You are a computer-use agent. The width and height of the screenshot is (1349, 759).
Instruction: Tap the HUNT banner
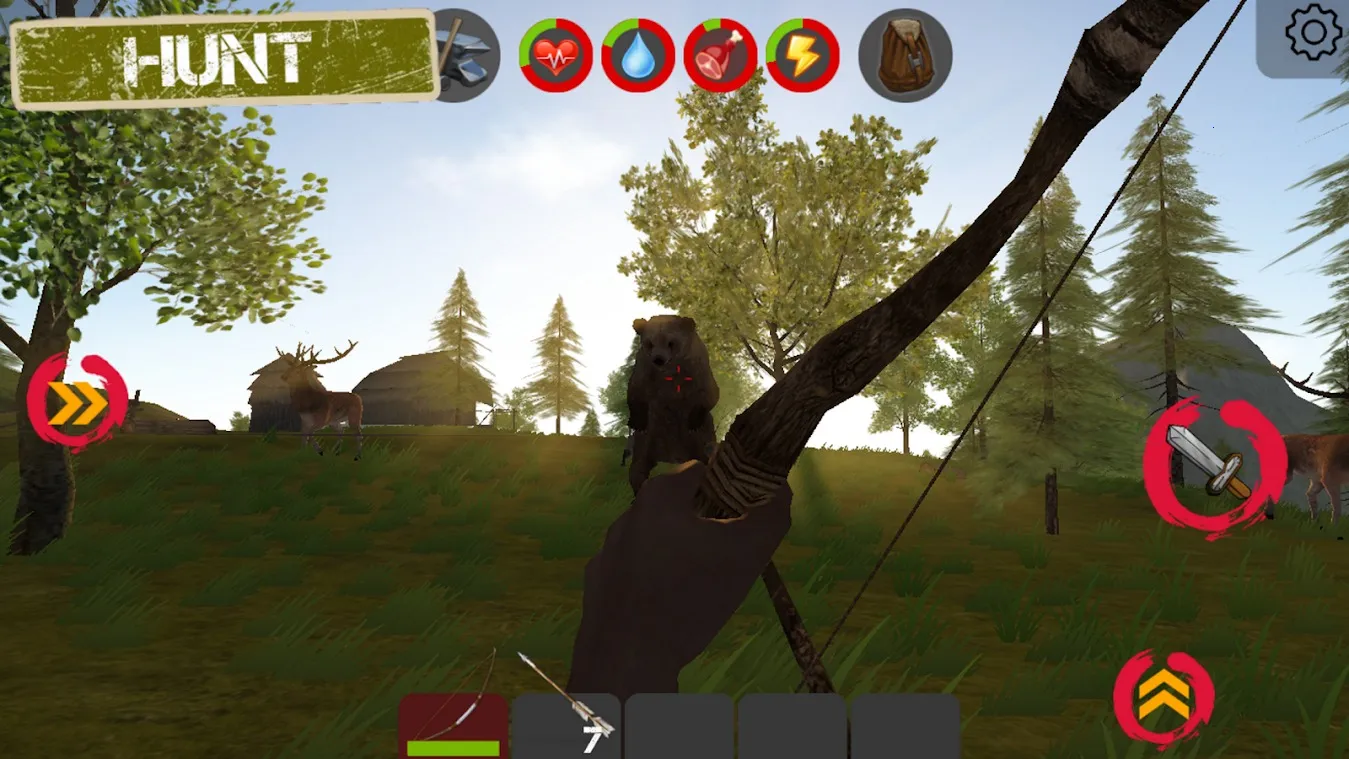[218, 57]
